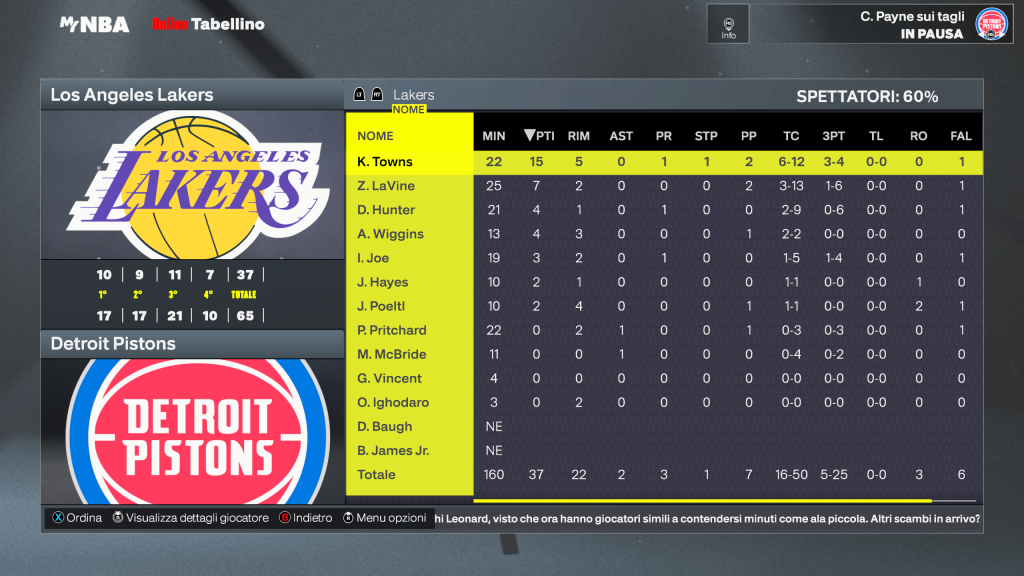Sort by the MIN column header

pyautogui.click(x=494, y=136)
